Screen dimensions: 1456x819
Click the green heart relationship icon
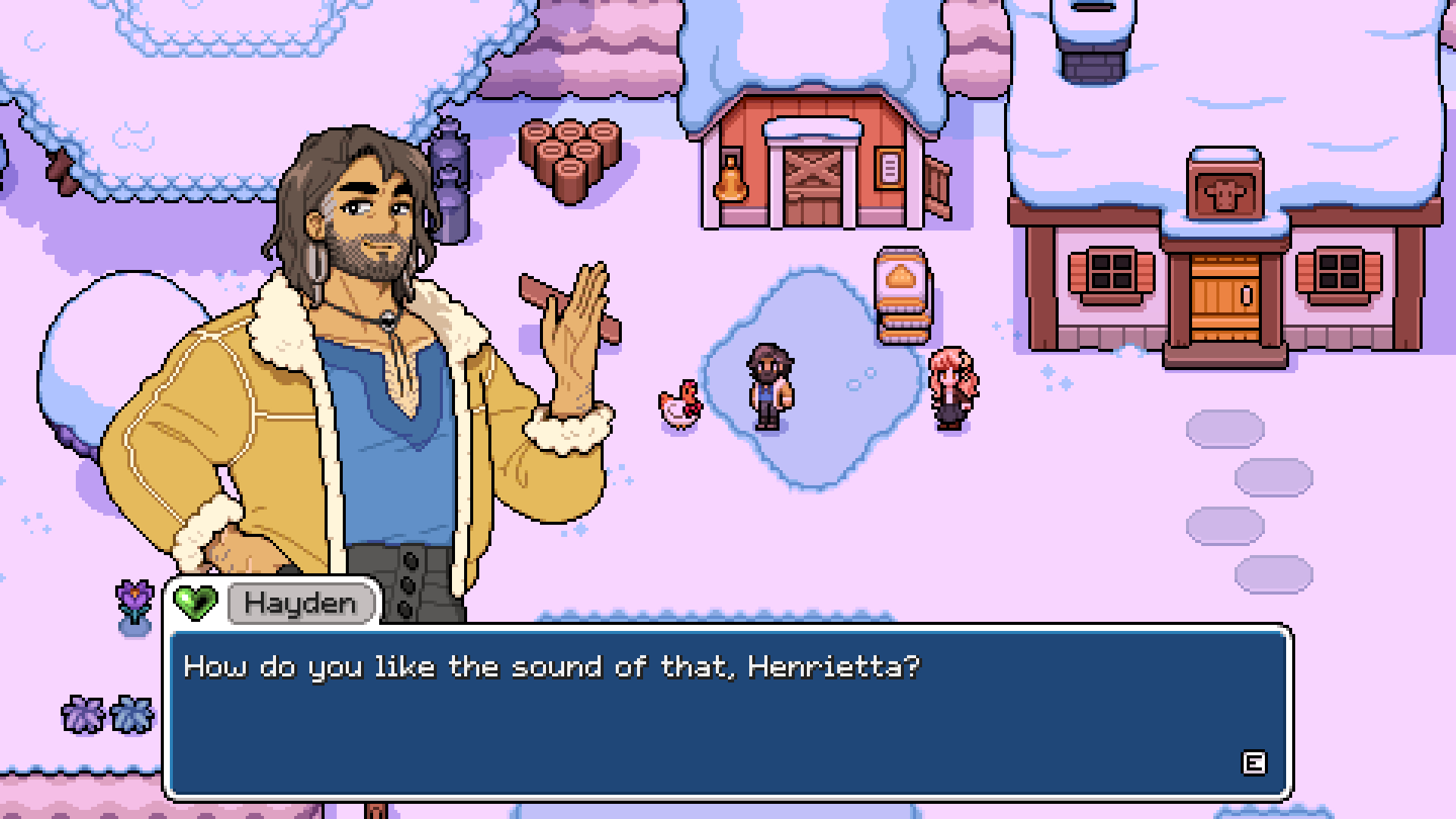[x=195, y=603]
